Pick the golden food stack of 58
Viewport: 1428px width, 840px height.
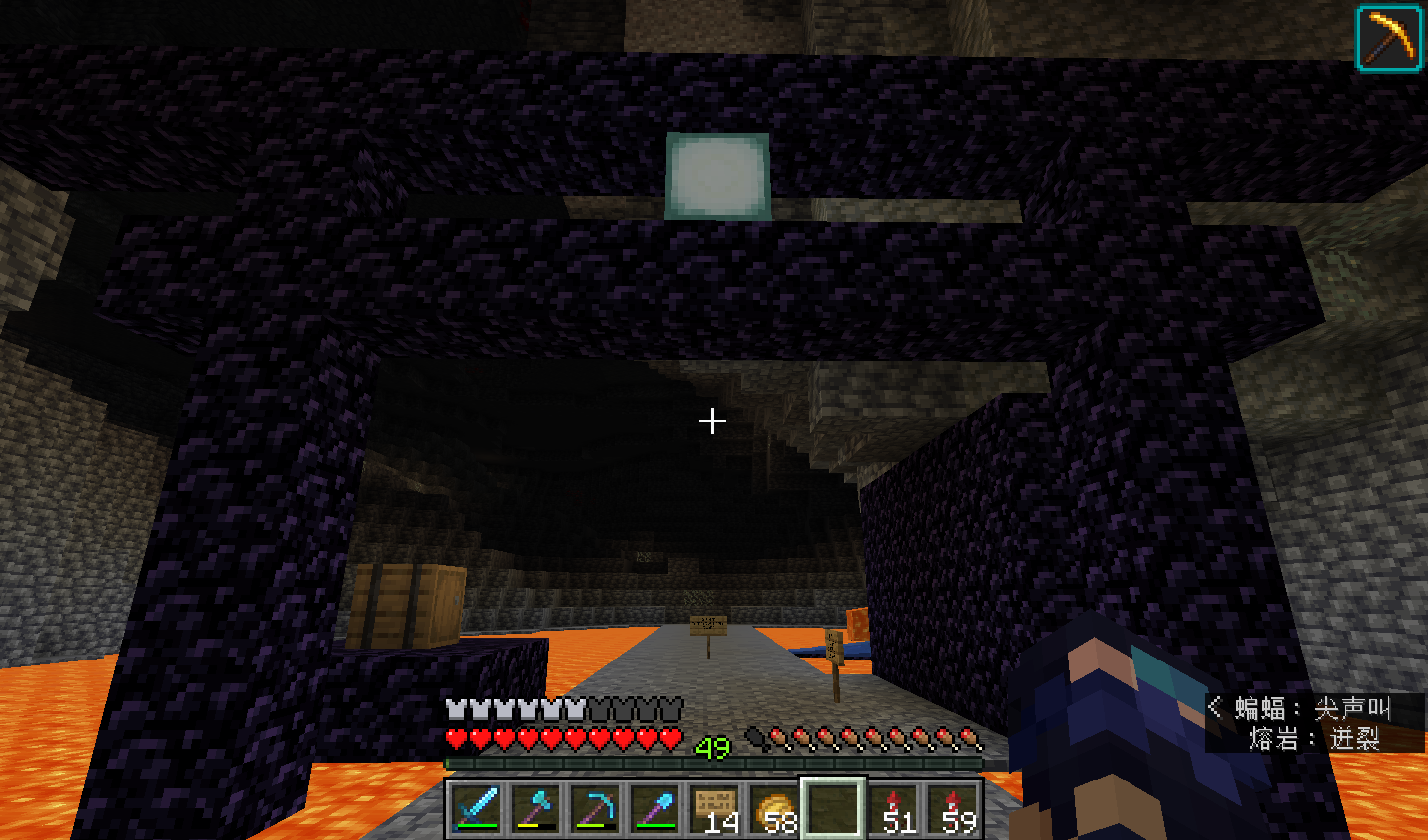click(773, 807)
